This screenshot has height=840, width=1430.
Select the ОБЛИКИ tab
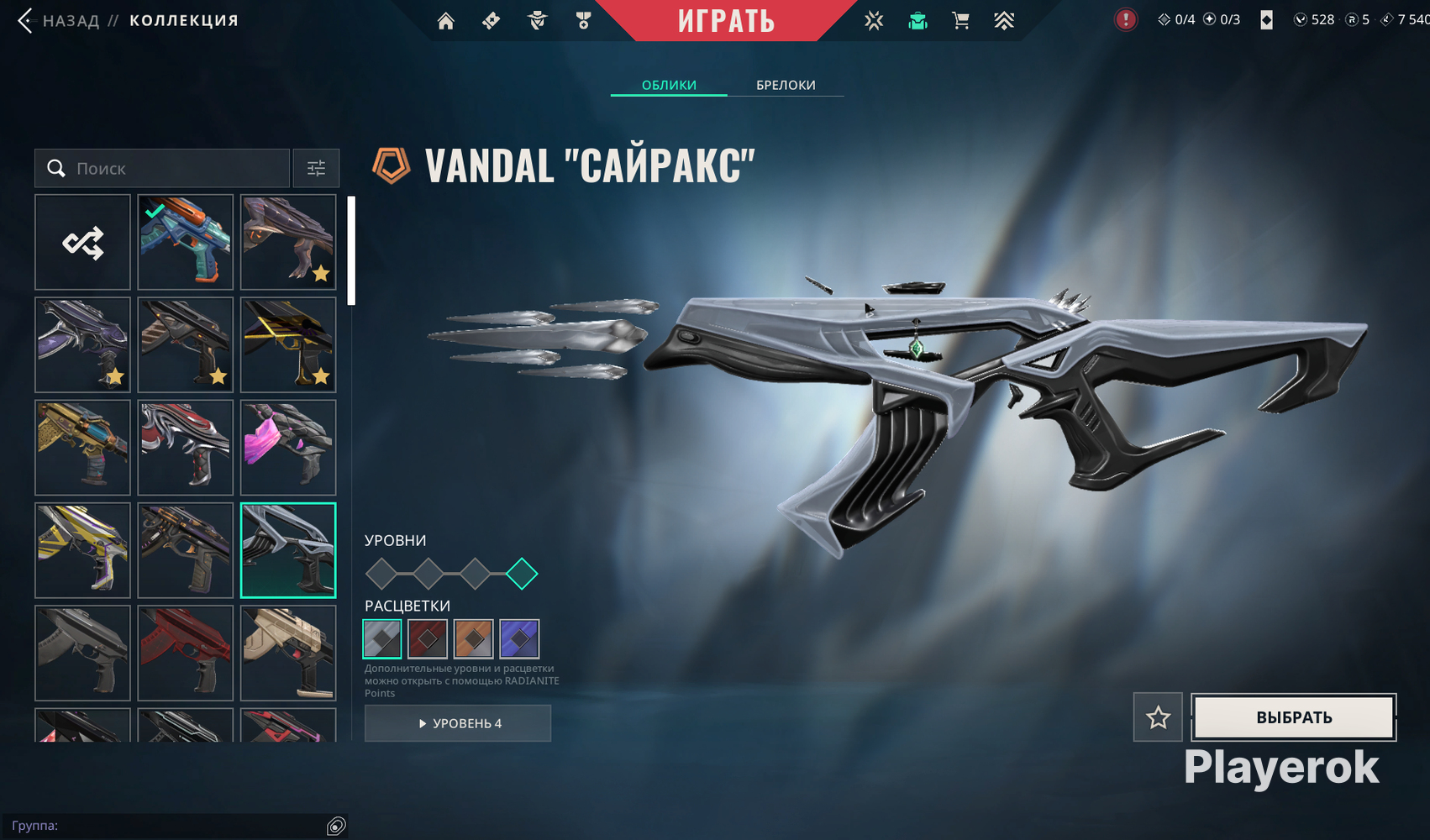pyautogui.click(x=669, y=85)
